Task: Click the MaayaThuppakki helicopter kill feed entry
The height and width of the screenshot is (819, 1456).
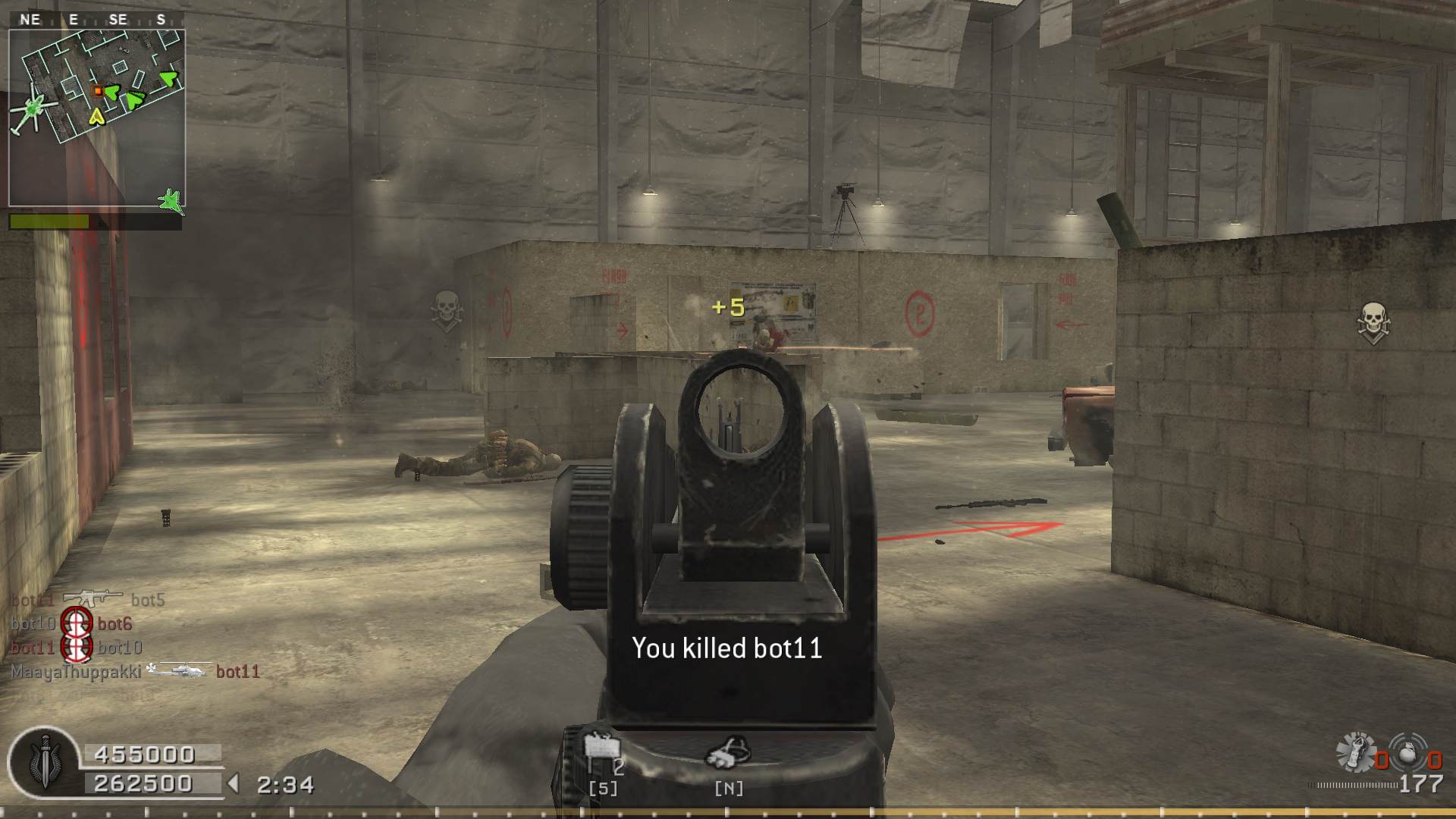Action: pyautogui.click(x=135, y=672)
